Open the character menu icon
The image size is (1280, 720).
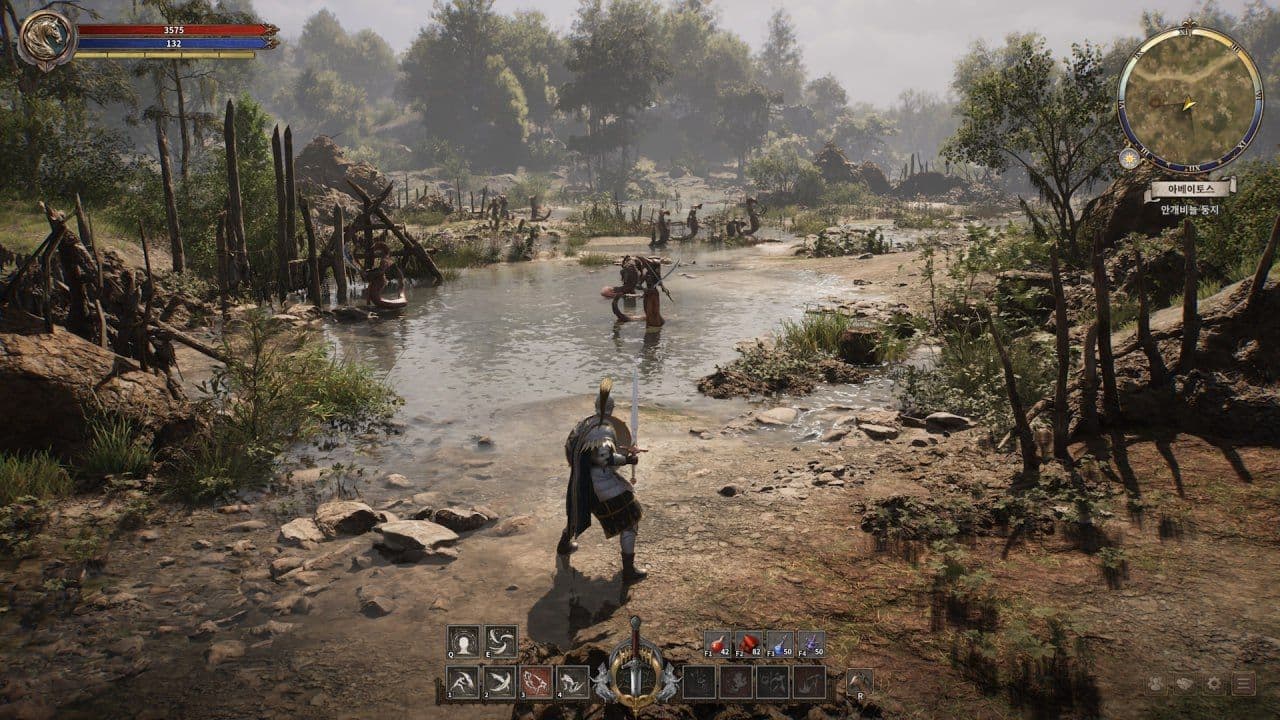click(1155, 684)
